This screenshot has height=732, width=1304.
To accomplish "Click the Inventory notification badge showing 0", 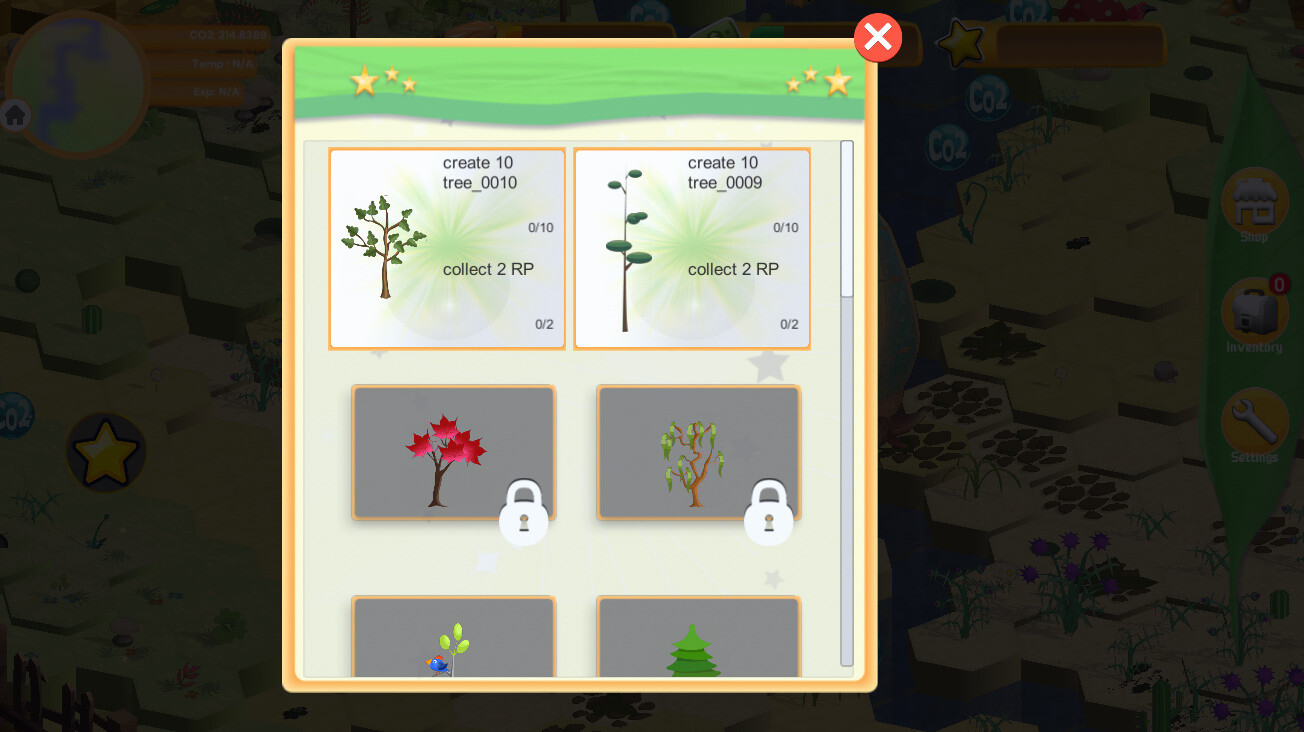I will coord(1278,283).
